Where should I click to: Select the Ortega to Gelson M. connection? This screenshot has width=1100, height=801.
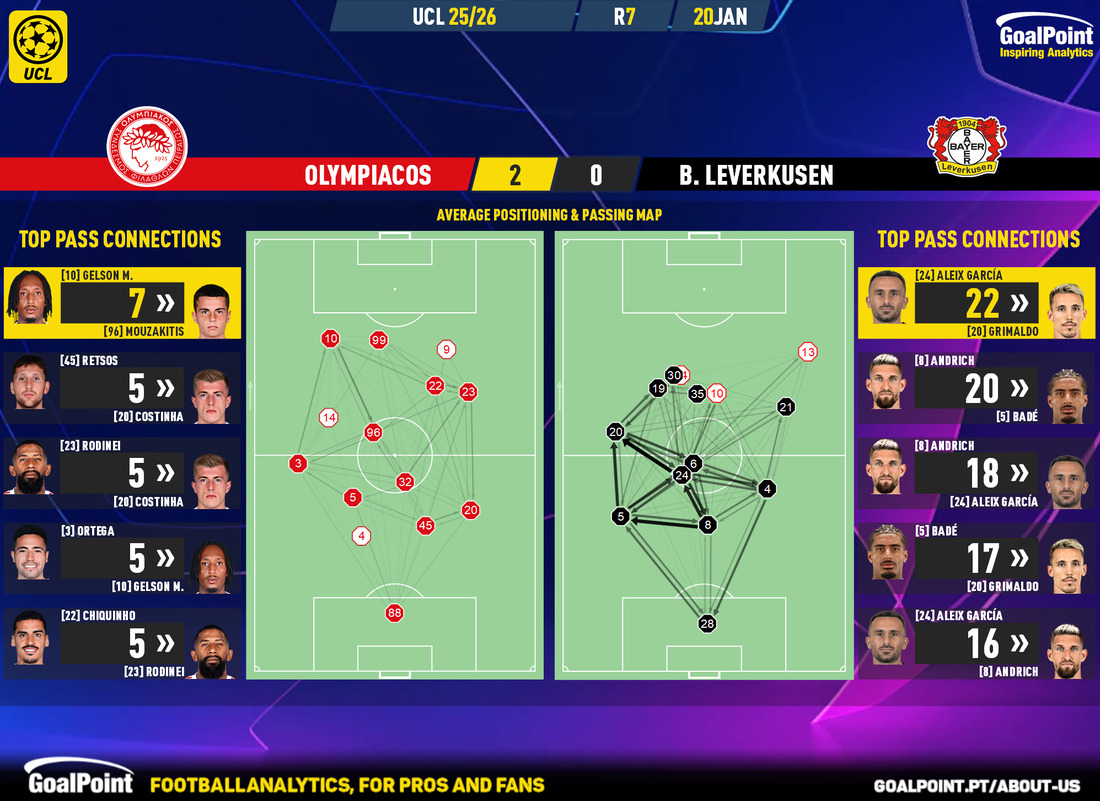(x=121, y=558)
